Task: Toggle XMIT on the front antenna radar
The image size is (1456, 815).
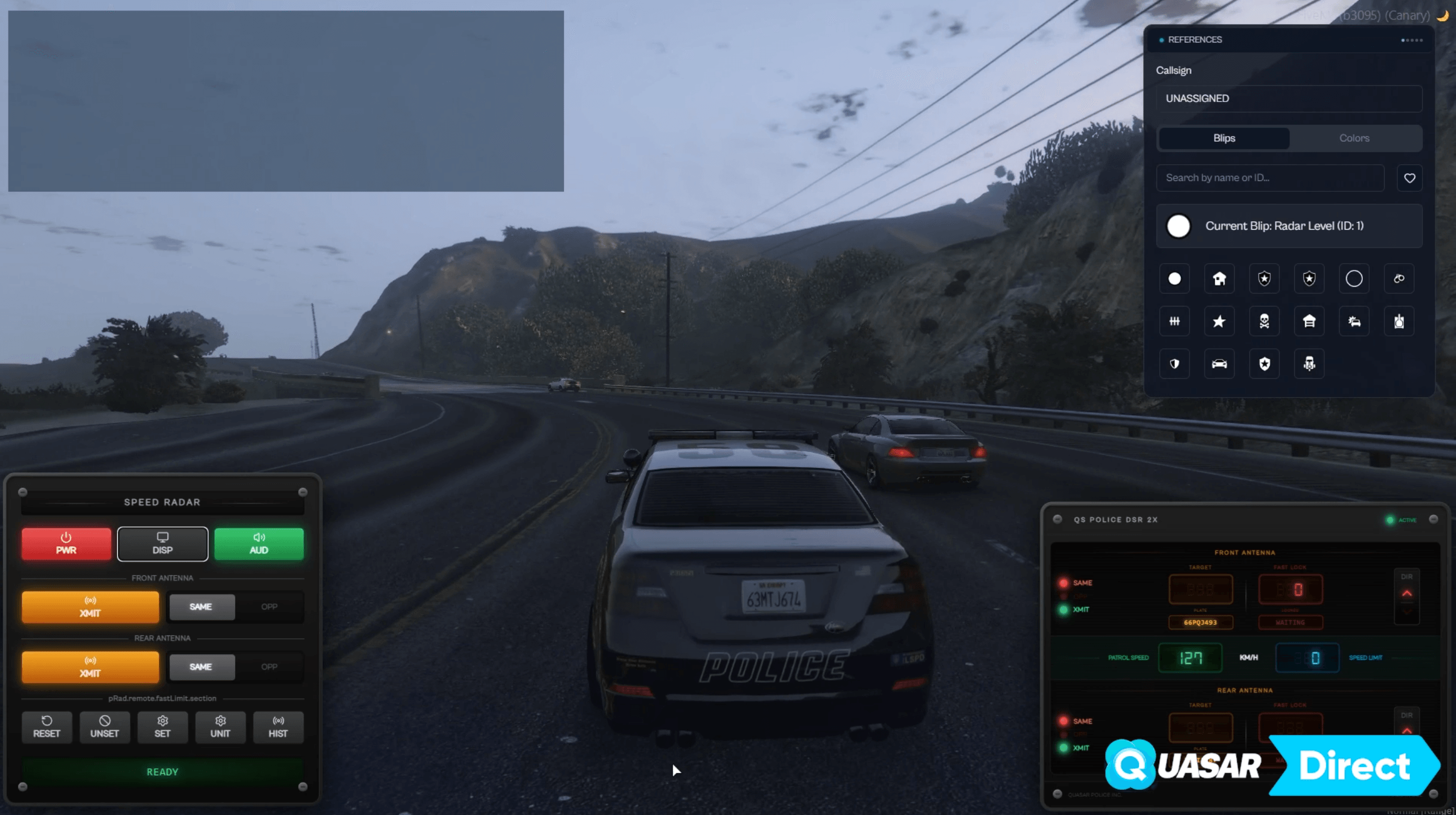Action: pyautogui.click(x=90, y=607)
